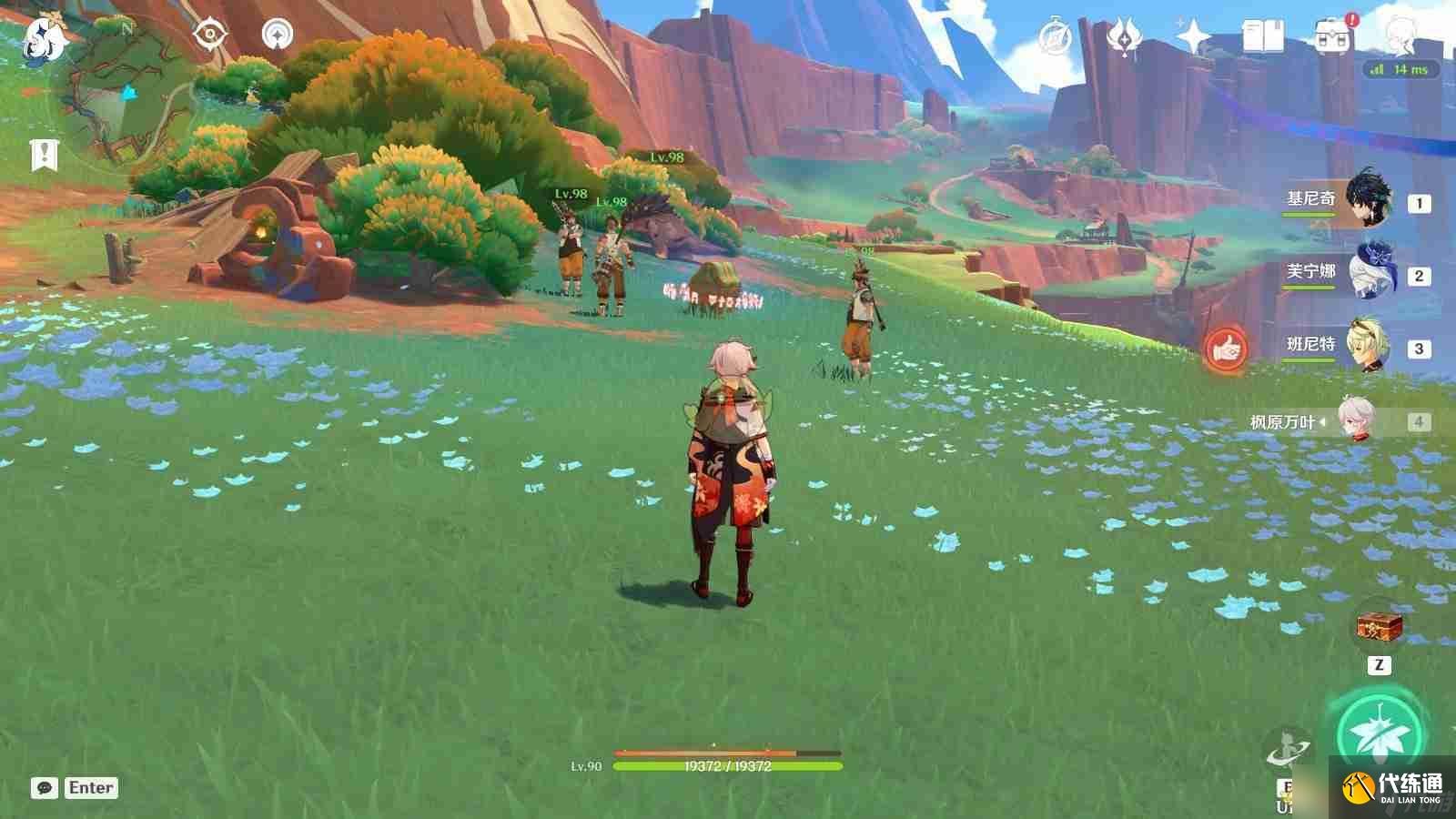Image resolution: width=1456 pixels, height=819 pixels.
Task: Switch to party member 基尼奇
Action: pyautogui.click(x=1368, y=200)
